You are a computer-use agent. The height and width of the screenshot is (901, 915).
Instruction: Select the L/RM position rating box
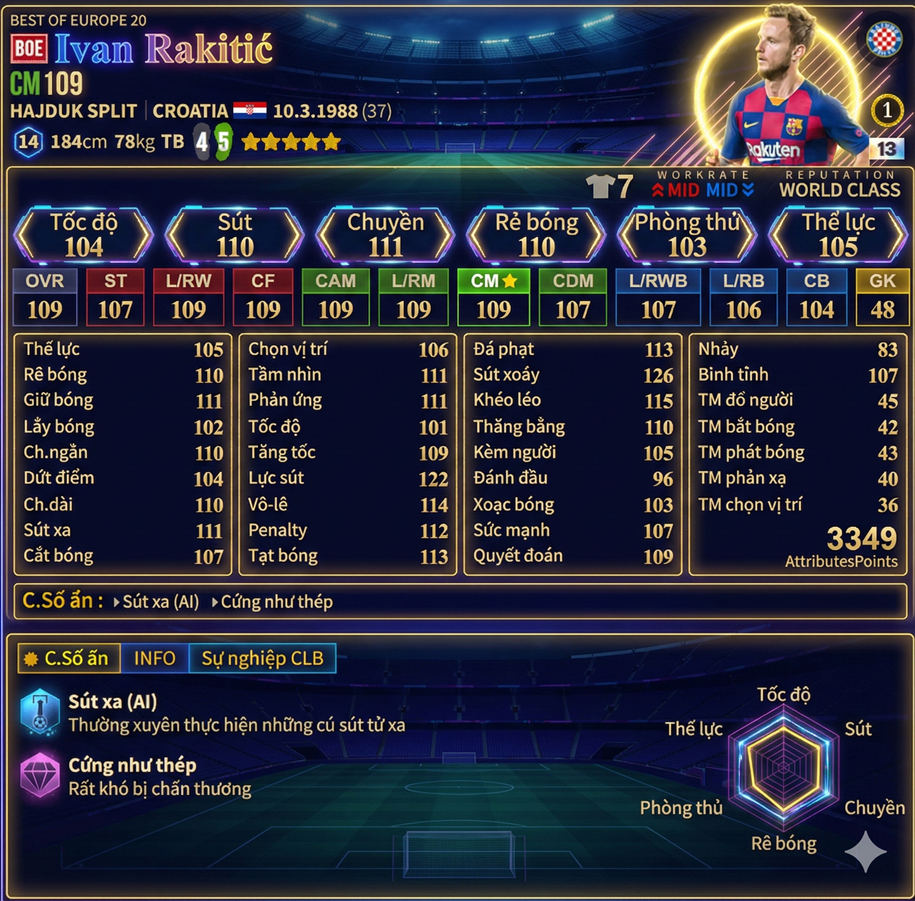[413, 297]
